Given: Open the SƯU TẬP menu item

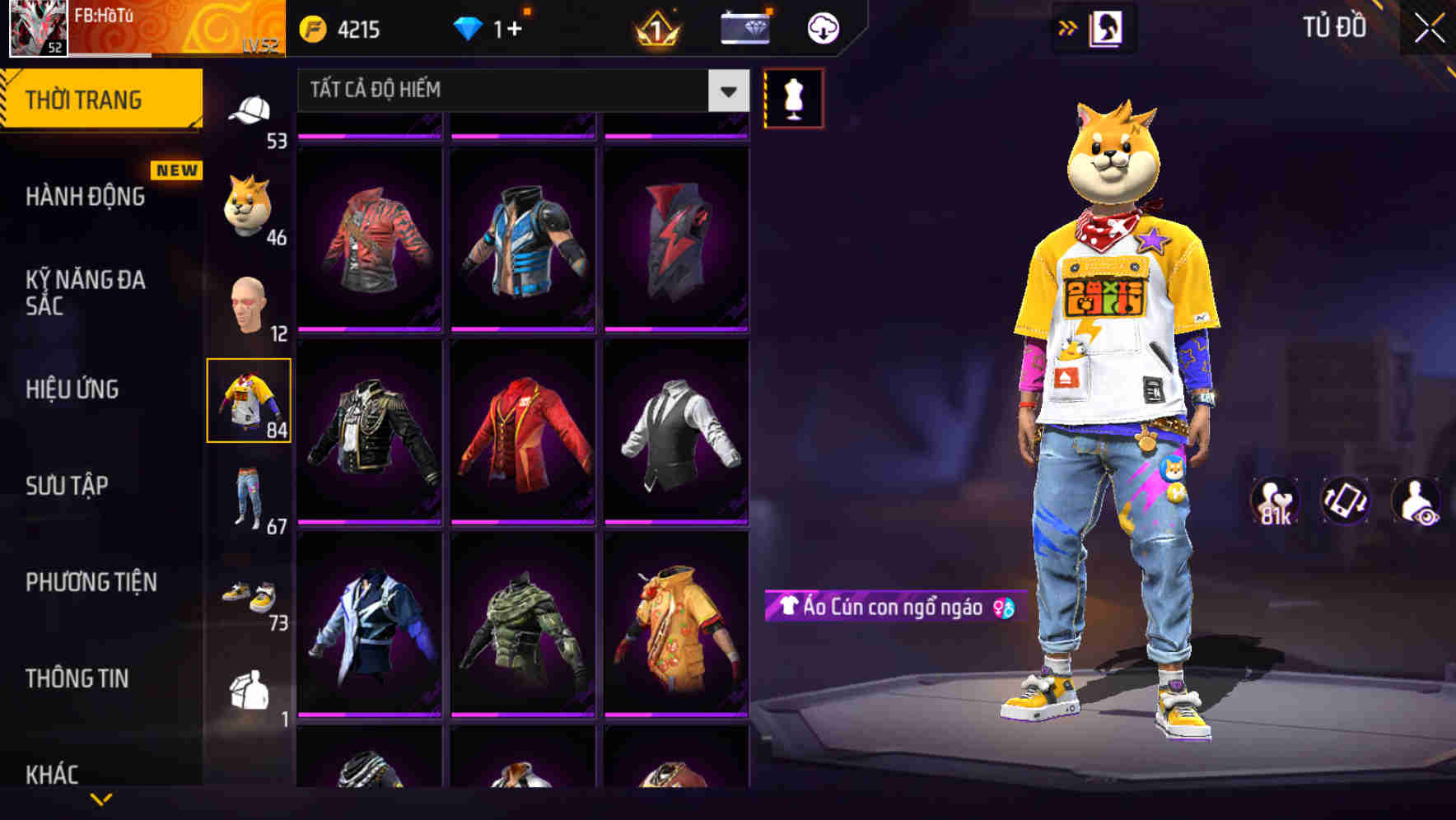Looking at the screenshot, I should [x=66, y=486].
